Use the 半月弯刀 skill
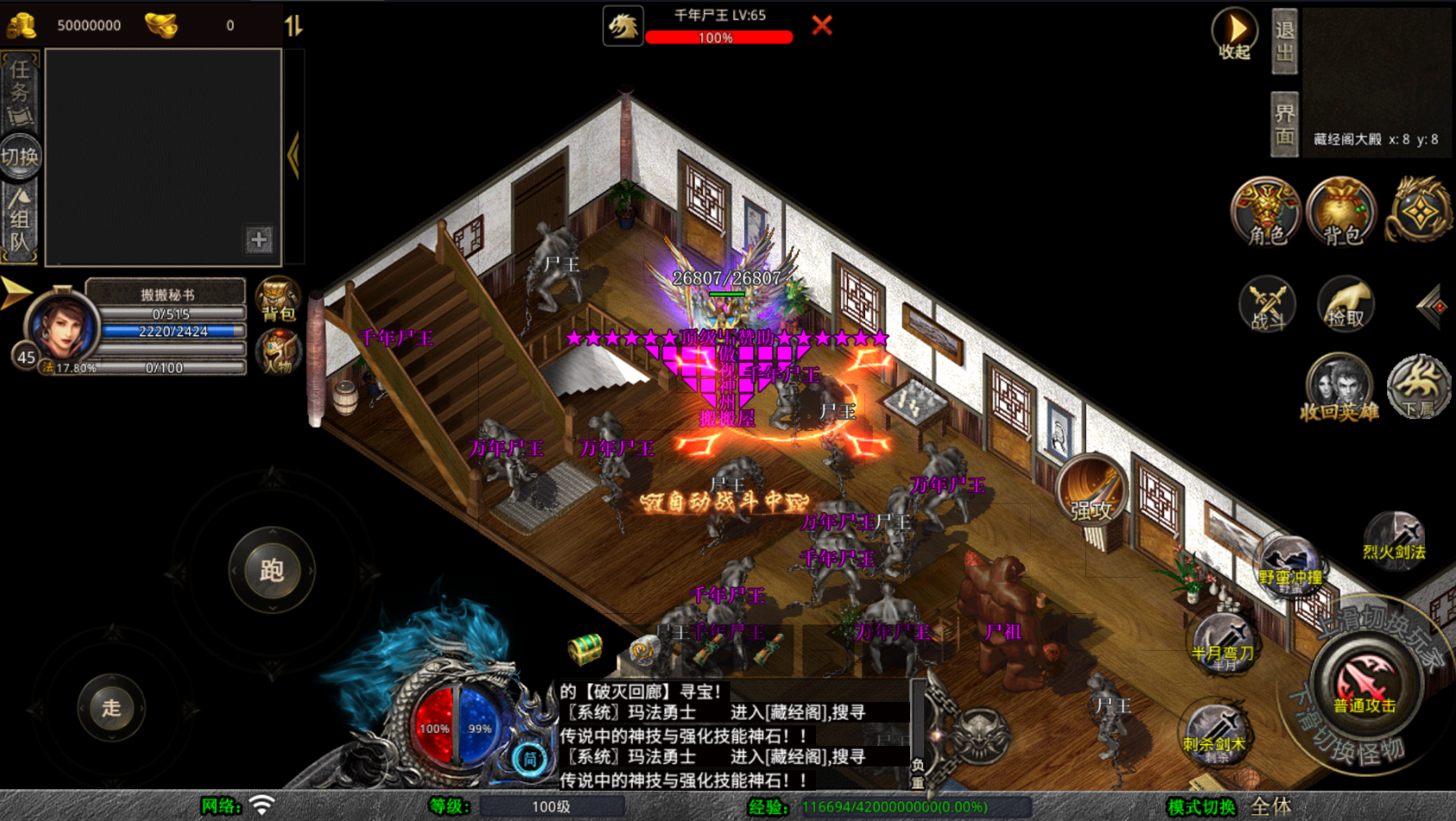 pyautogui.click(x=1222, y=642)
